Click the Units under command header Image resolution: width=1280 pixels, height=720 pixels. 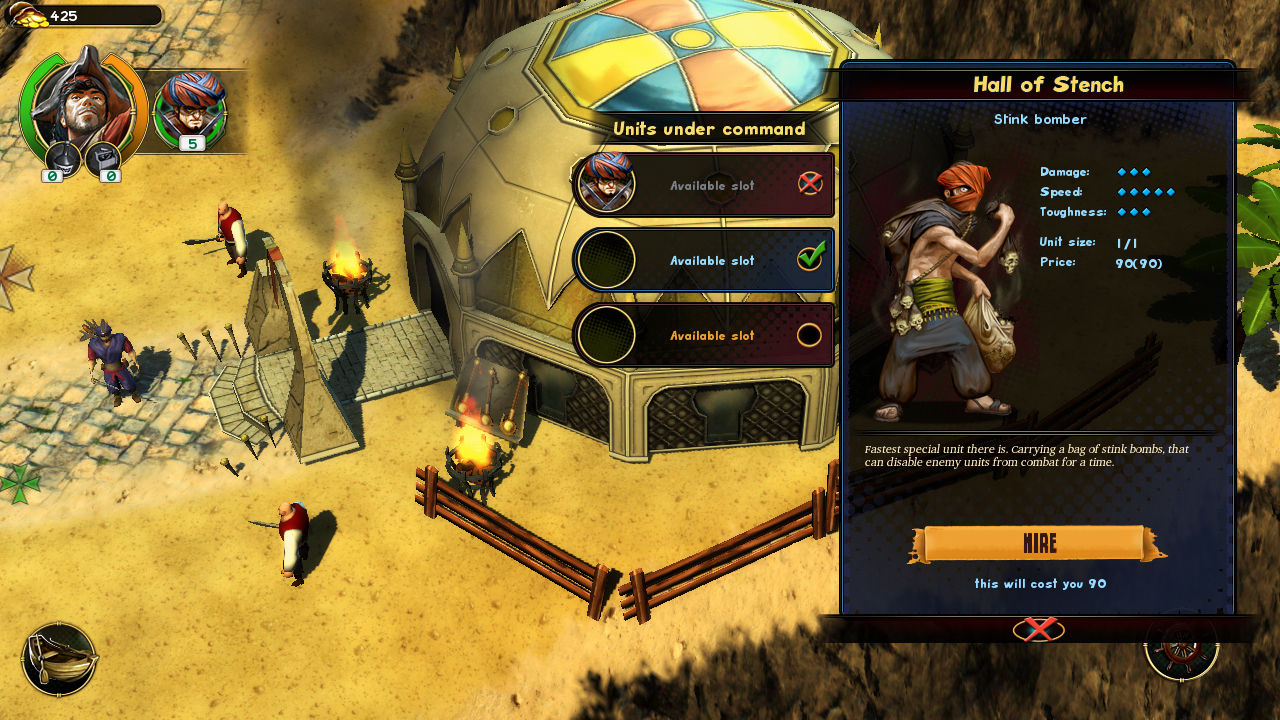pos(710,129)
